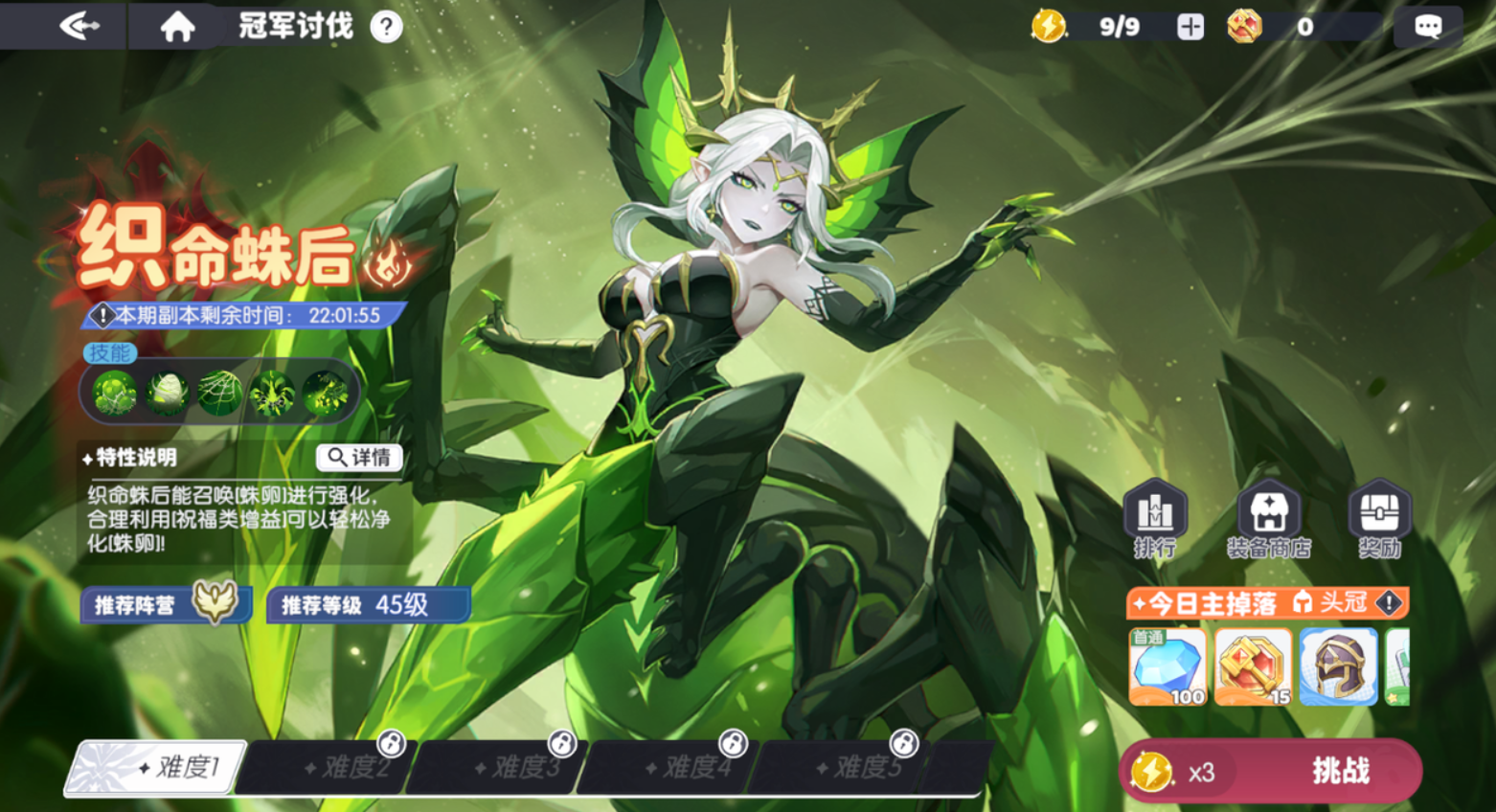Image resolution: width=1496 pixels, height=812 pixels.
Task: Start the fight with 挑战 button
Action: point(1339,771)
